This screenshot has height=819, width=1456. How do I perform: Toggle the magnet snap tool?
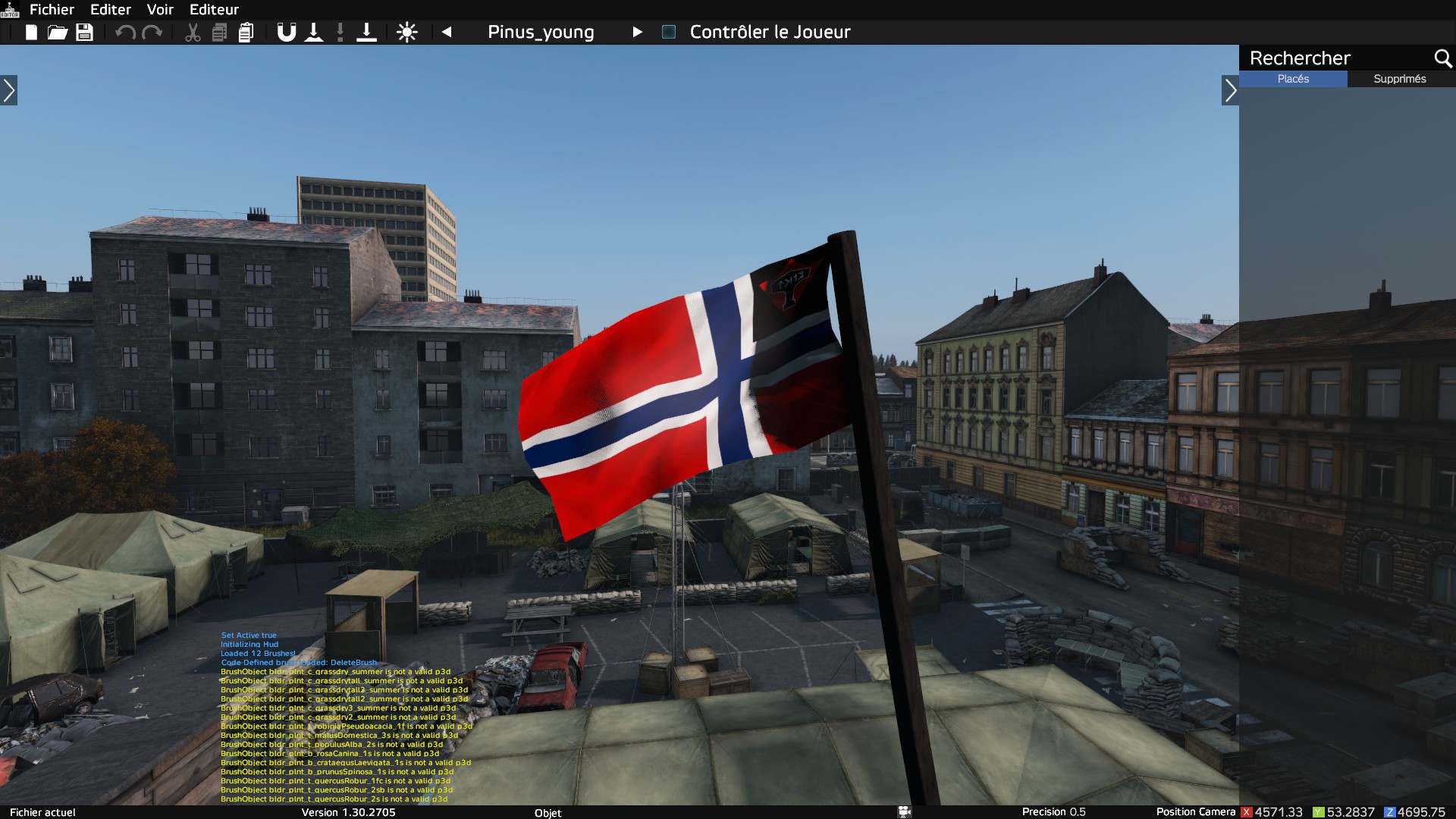coord(286,33)
